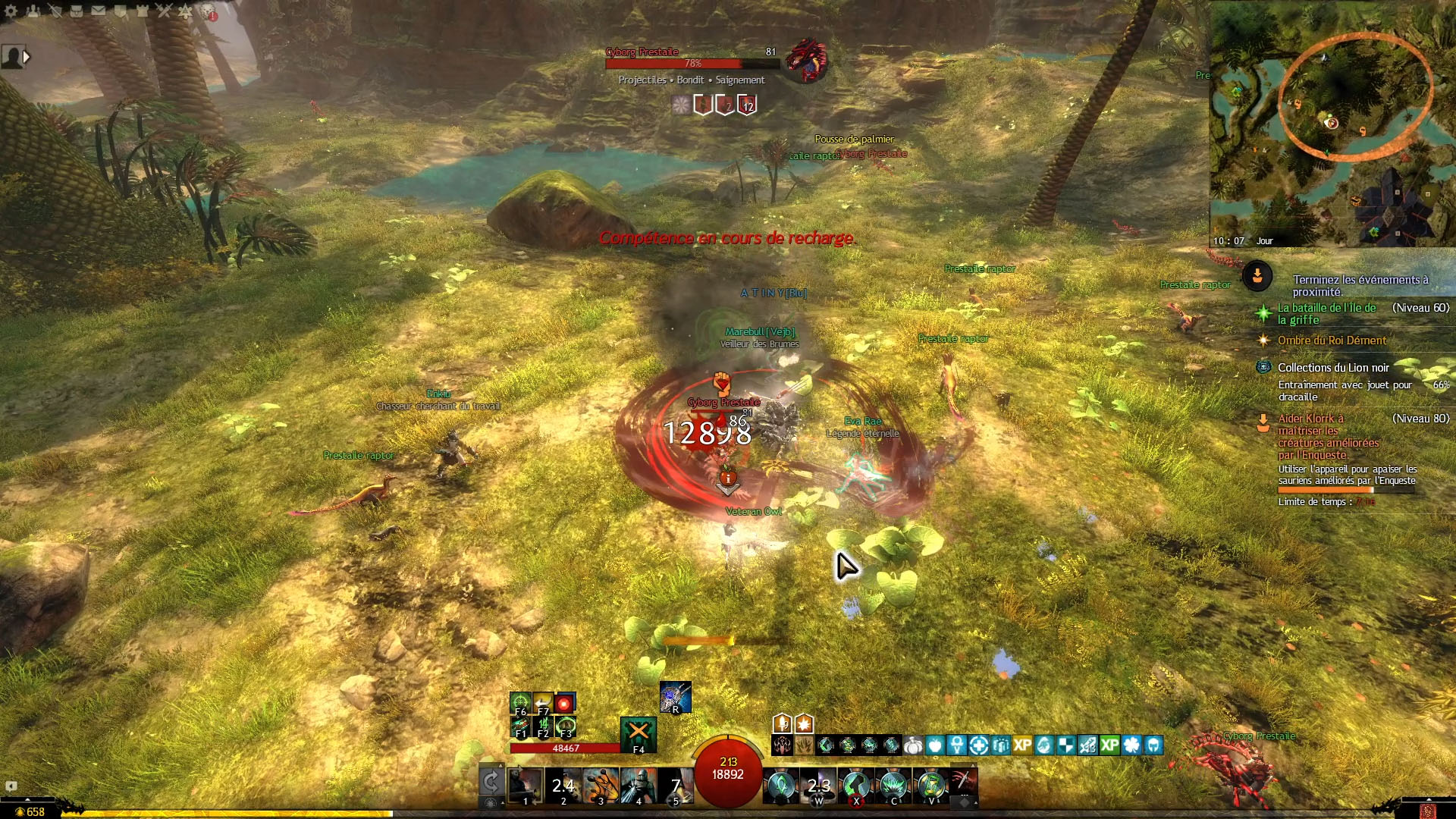Activate the armored soldier skill in slot 4
The height and width of the screenshot is (819, 1456).
639,785
